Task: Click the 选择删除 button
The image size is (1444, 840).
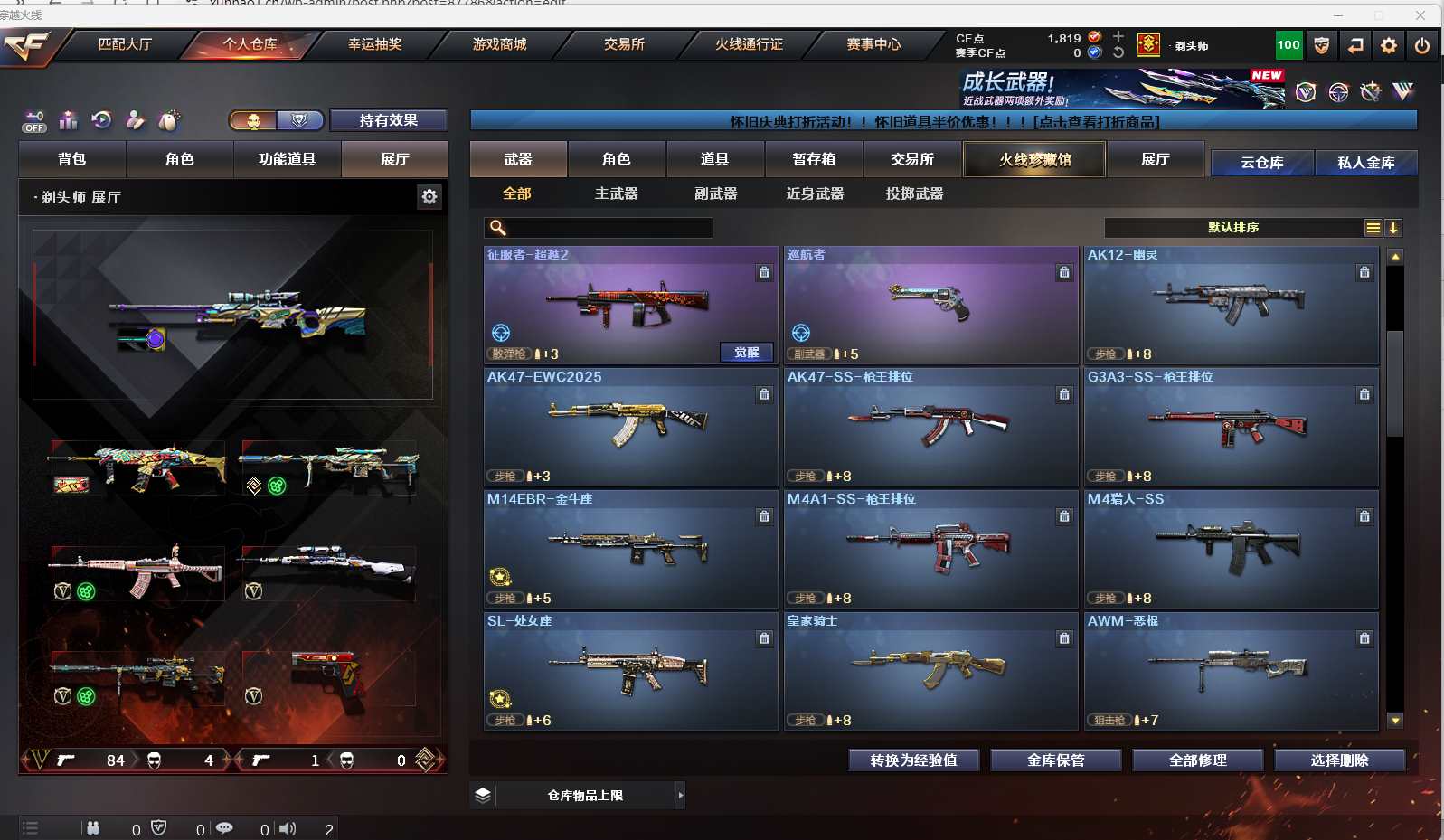Action: [1339, 760]
